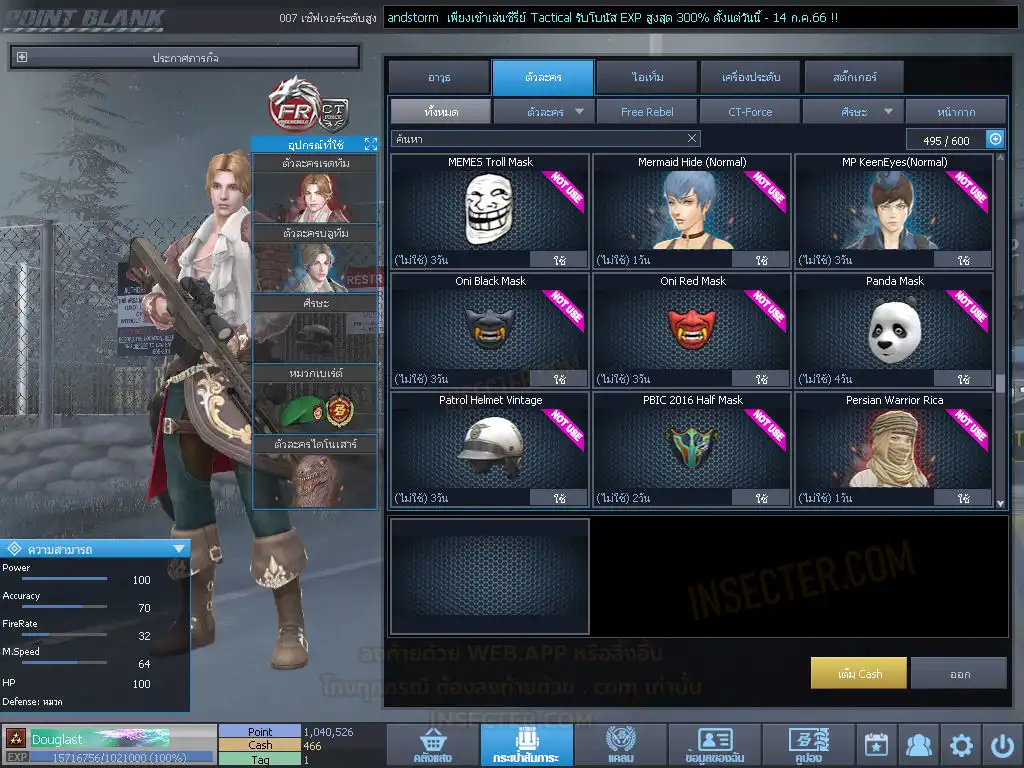Filter by CT-Force characters
The height and width of the screenshot is (768, 1024).
click(750, 112)
